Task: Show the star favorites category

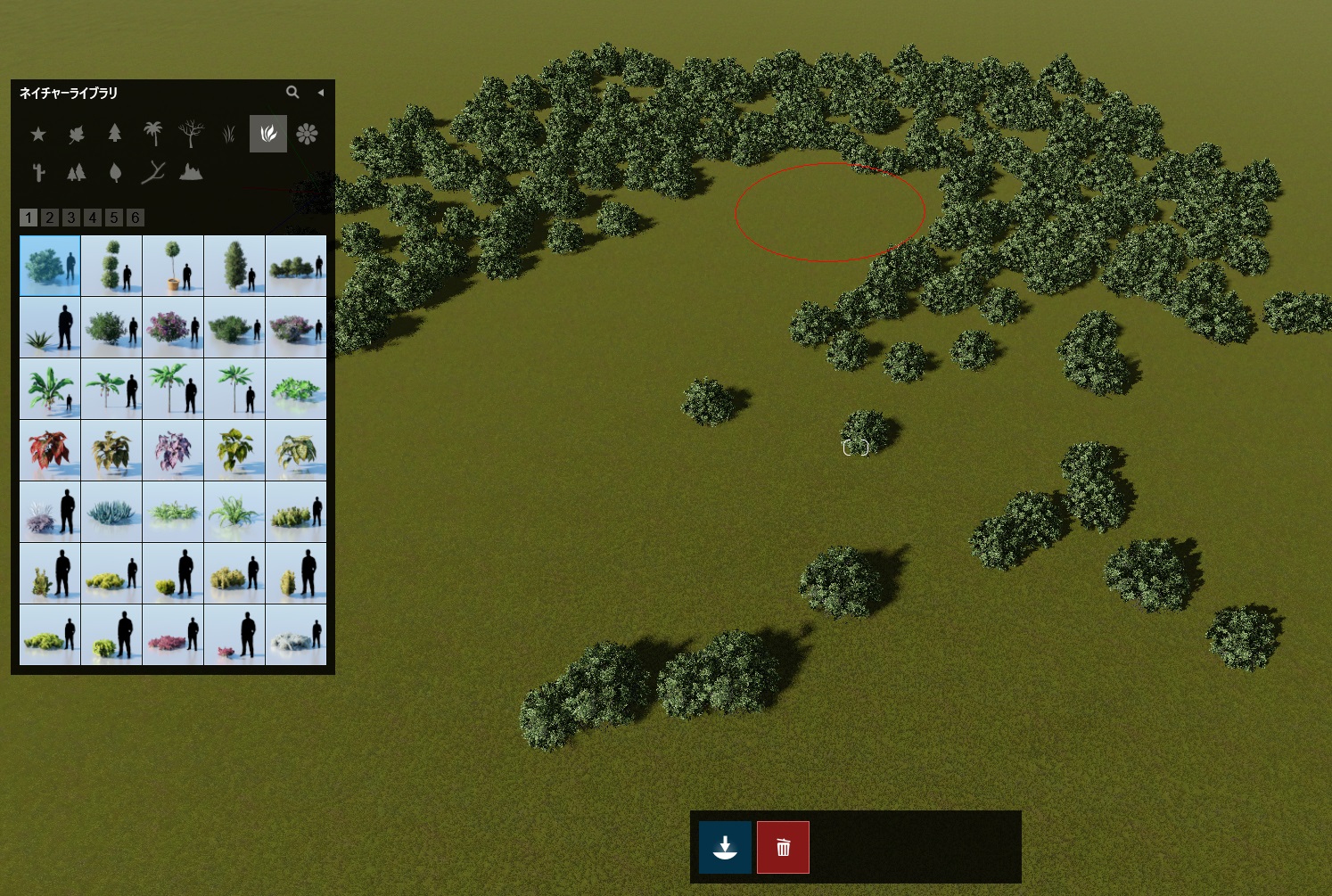Action: pyautogui.click(x=38, y=134)
